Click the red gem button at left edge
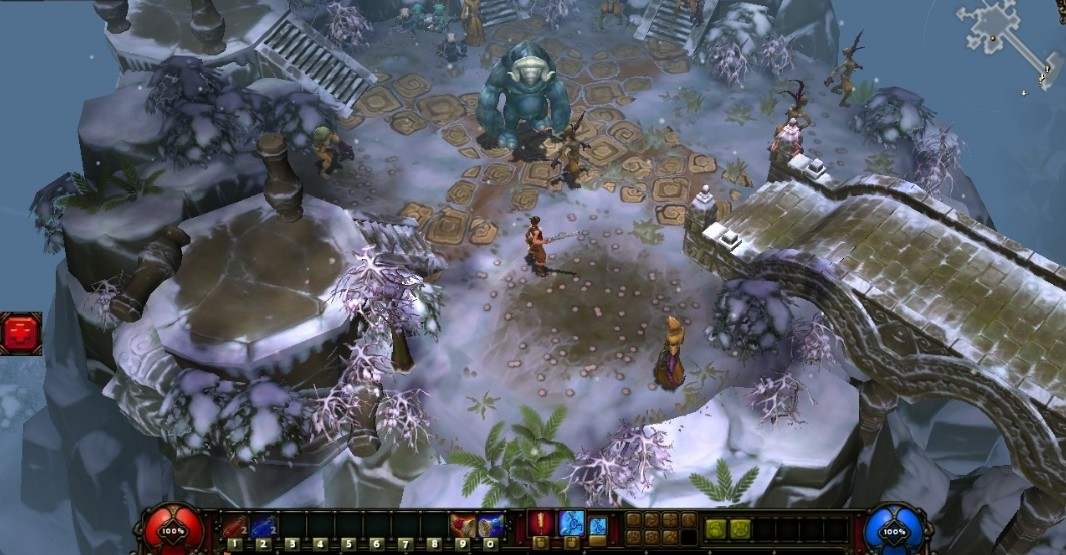Screen dimensions: 1066x555 tap(20, 333)
